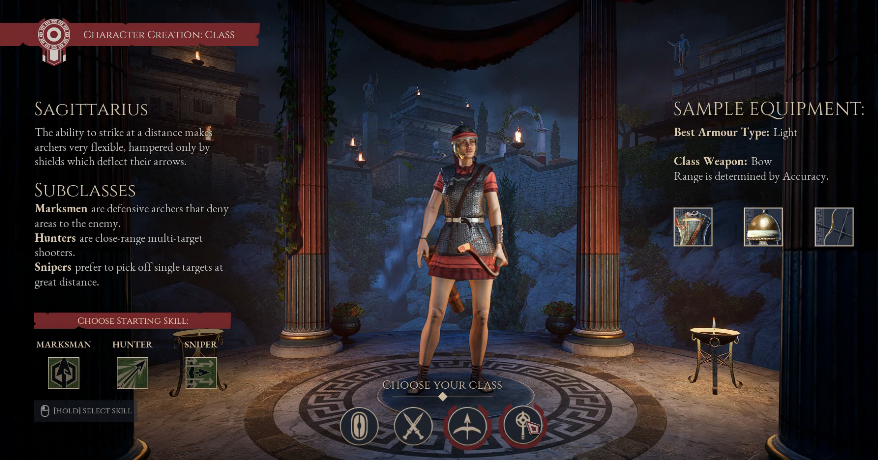
Task: Choose the crossed swords class
Action: [412, 426]
